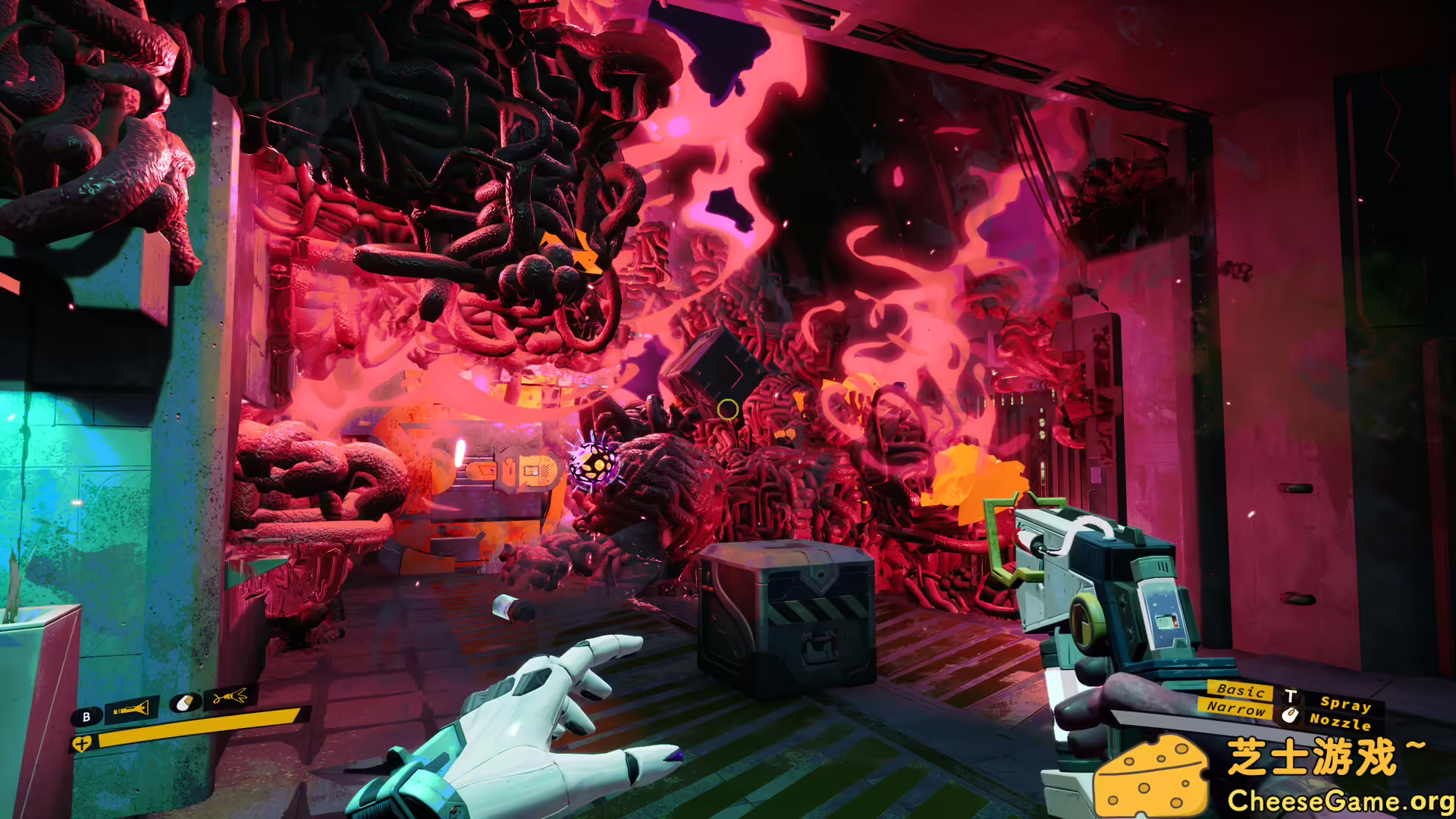1456x819 pixels.
Task: Click the heart health icon
Action: 81,743
